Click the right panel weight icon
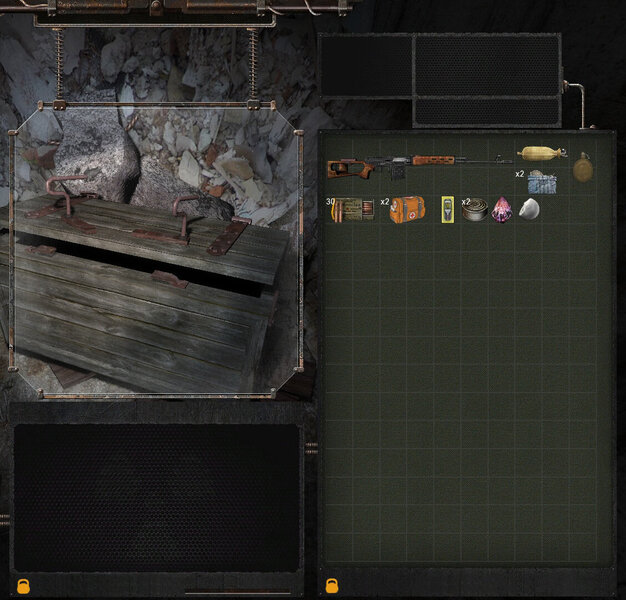Image resolution: width=626 pixels, height=600 pixels. click(x=331, y=586)
